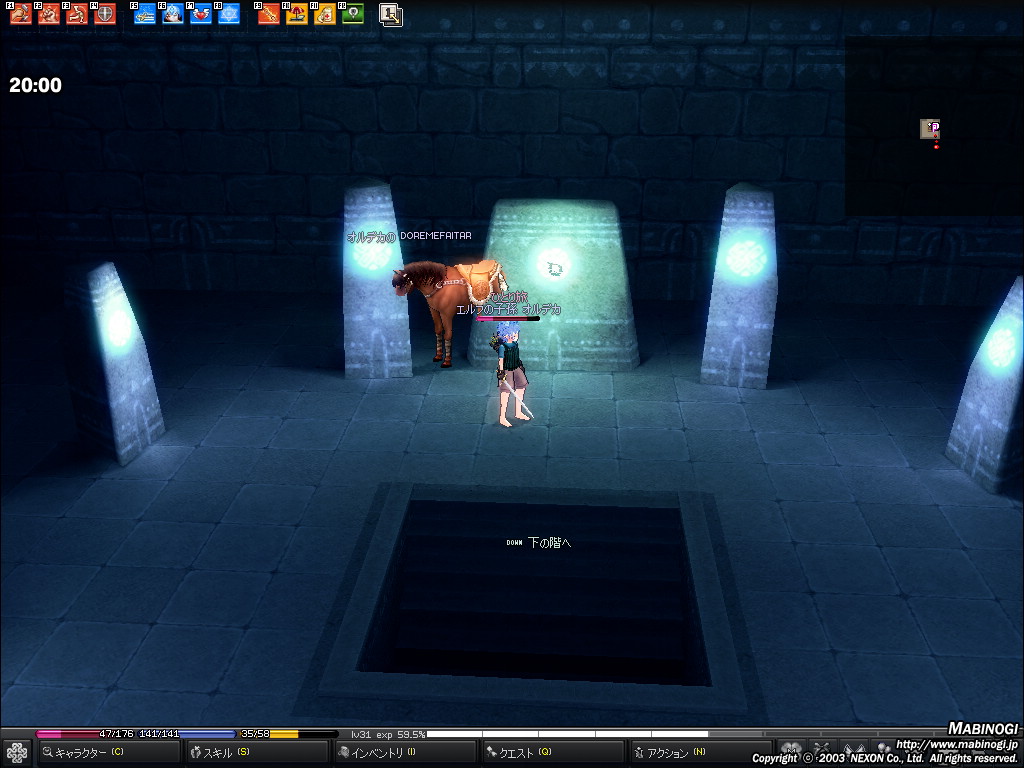Viewport: 1024px width, 768px height.
Task: Use the F2 fist skill icon
Action: (49, 14)
